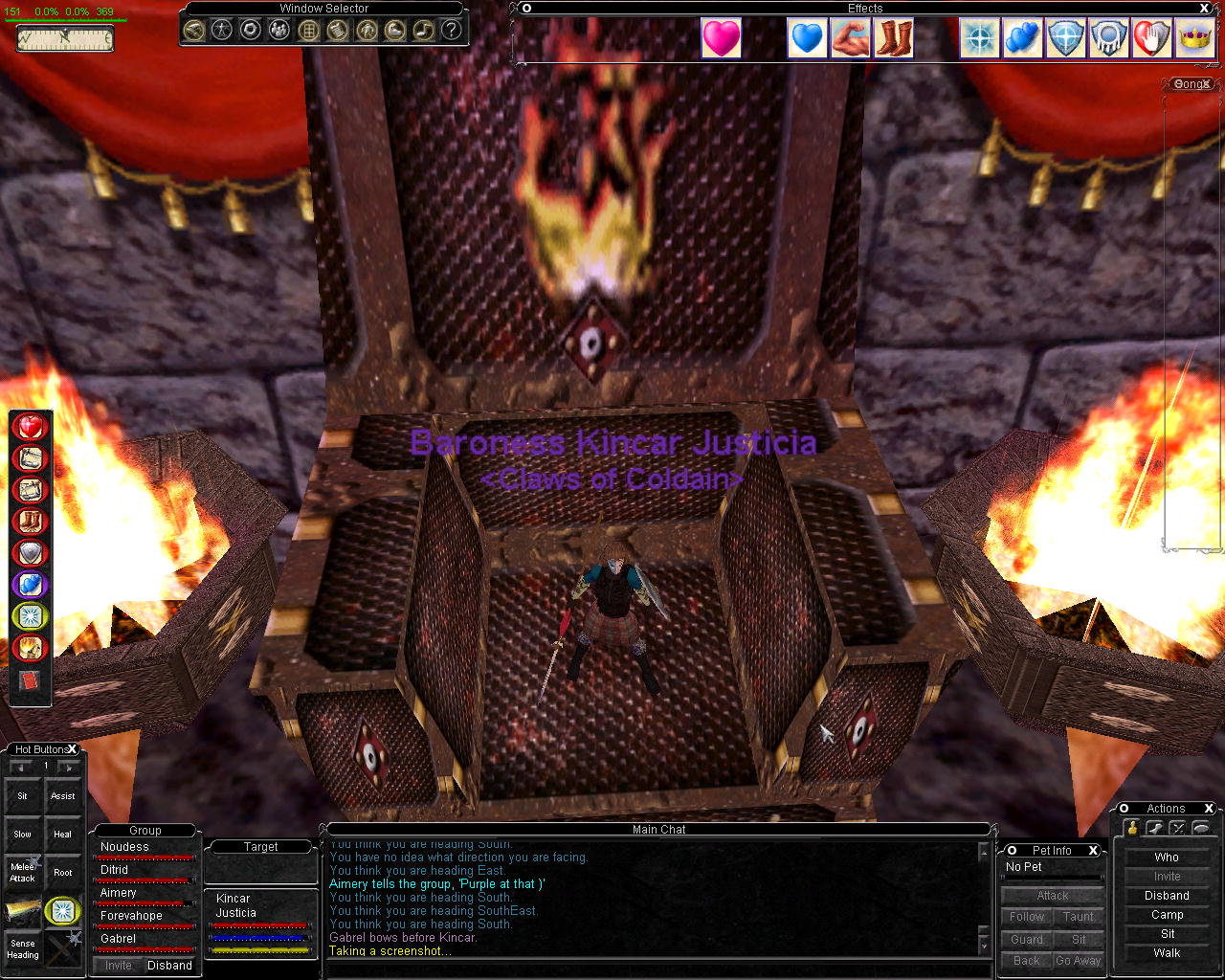The image size is (1225, 980).
Task: Select group member Aimery
Action: [x=119, y=893]
